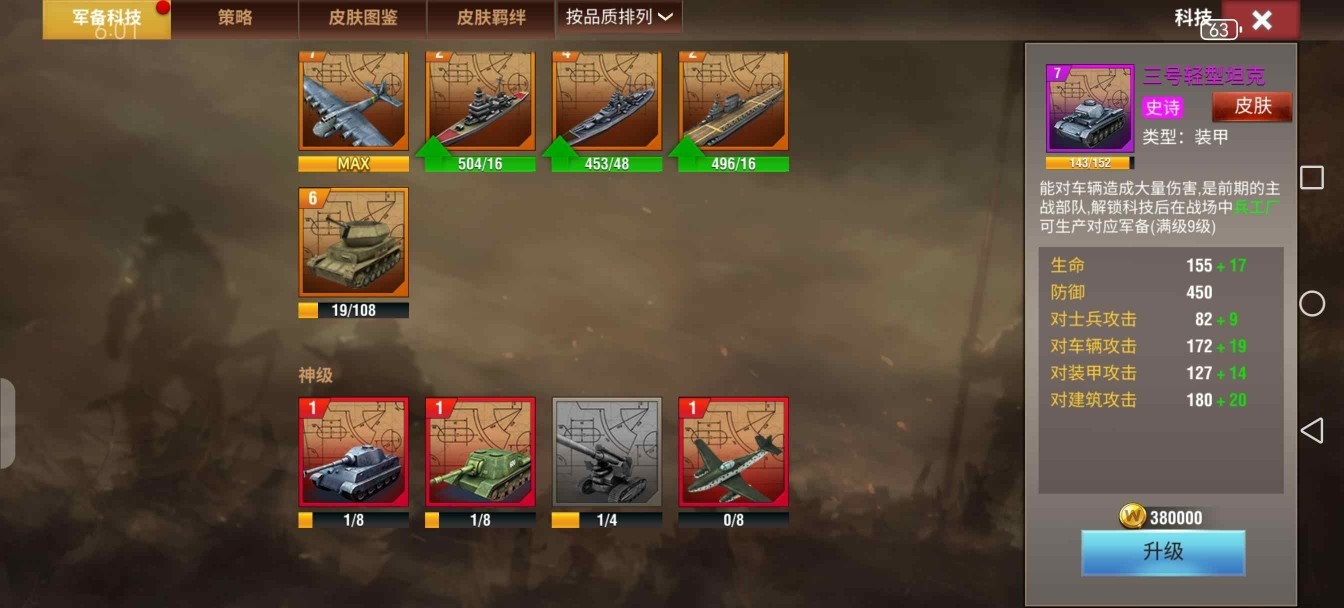
Task: Switch to the 军备科技 tab
Action: click(106, 19)
